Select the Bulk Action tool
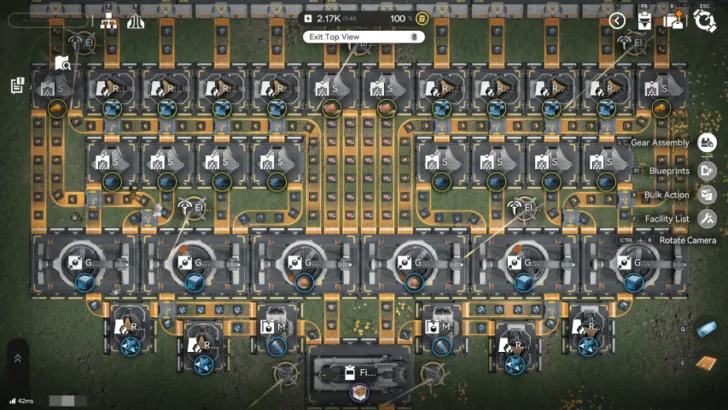The width and height of the screenshot is (728, 410). click(707, 194)
